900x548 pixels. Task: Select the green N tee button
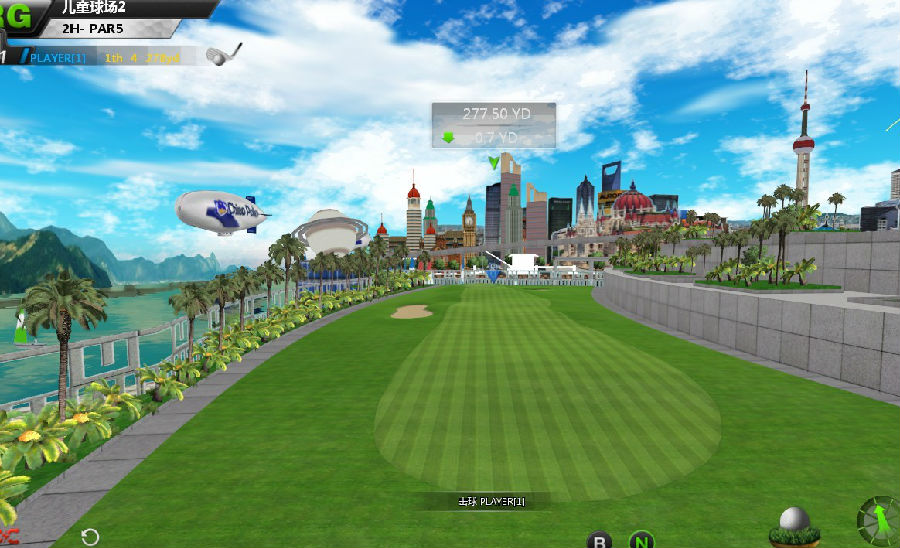point(641,541)
